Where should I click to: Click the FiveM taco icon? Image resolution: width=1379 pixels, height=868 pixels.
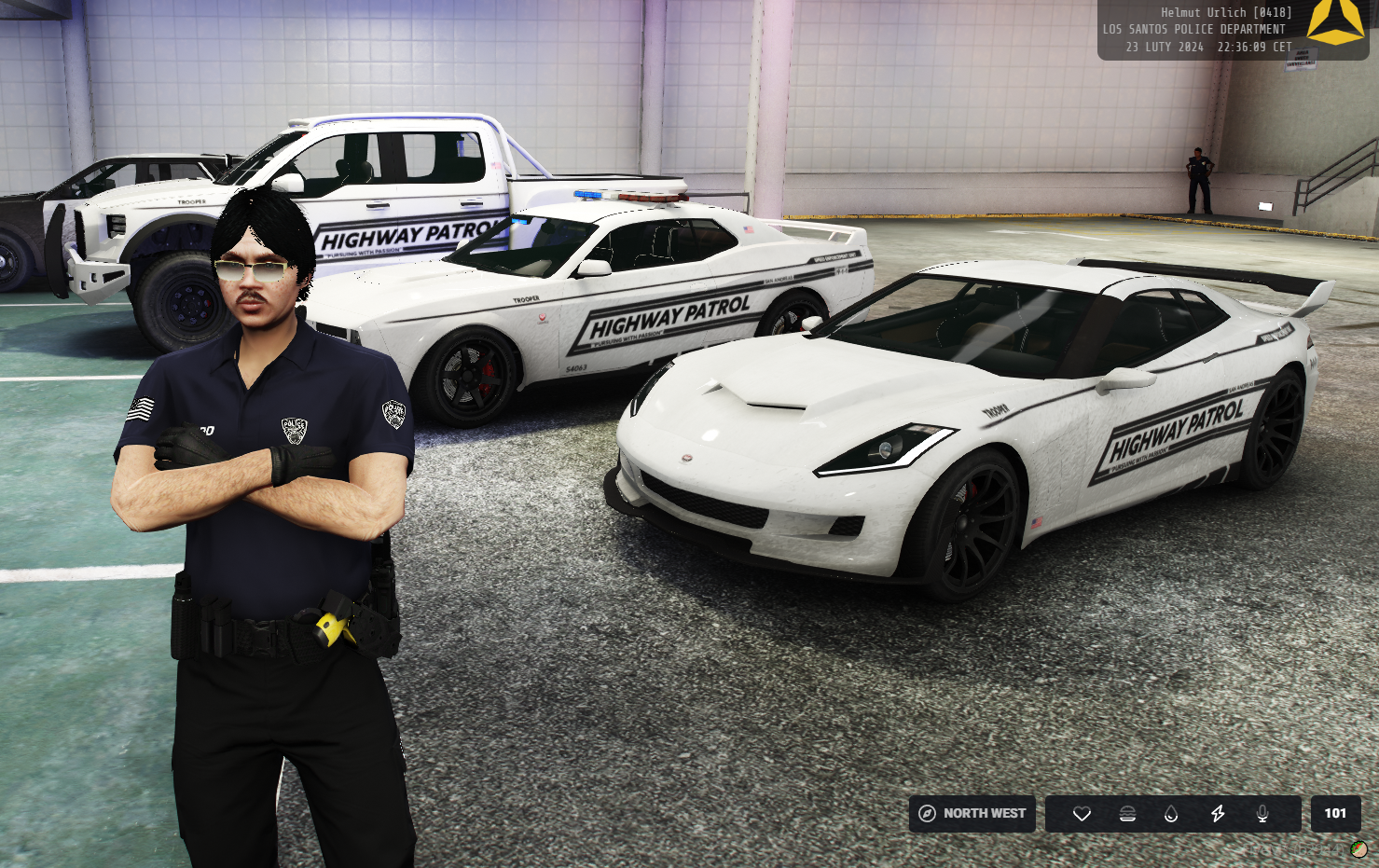(x=1358, y=849)
